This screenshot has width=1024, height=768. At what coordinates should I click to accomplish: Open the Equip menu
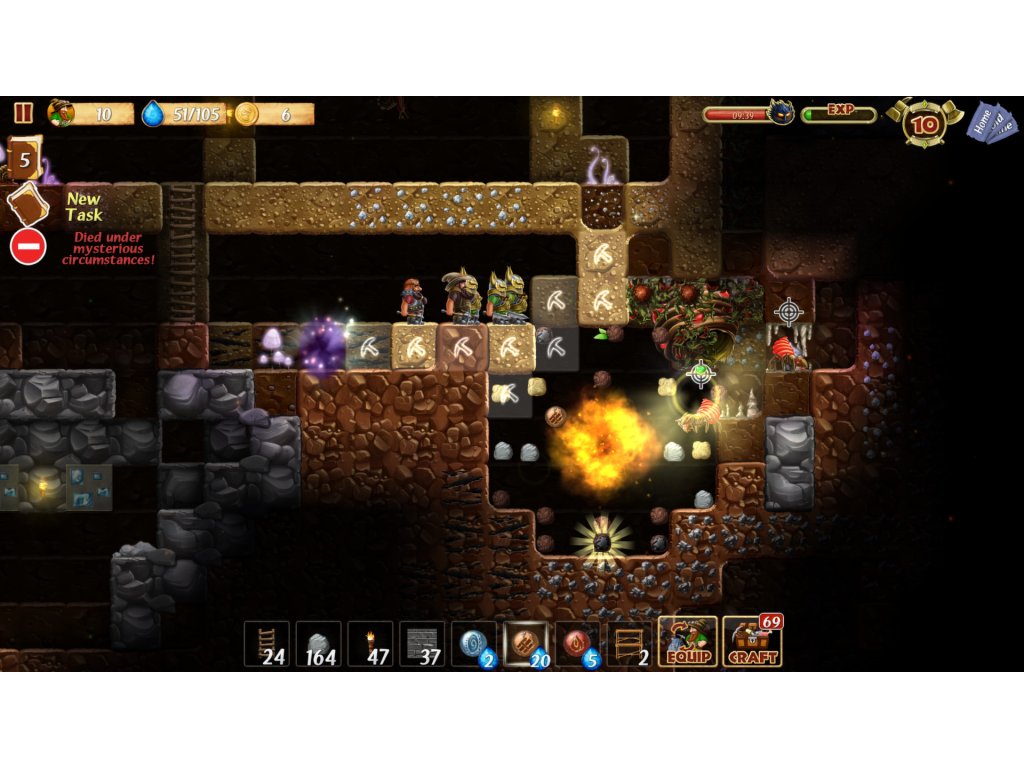click(x=687, y=642)
